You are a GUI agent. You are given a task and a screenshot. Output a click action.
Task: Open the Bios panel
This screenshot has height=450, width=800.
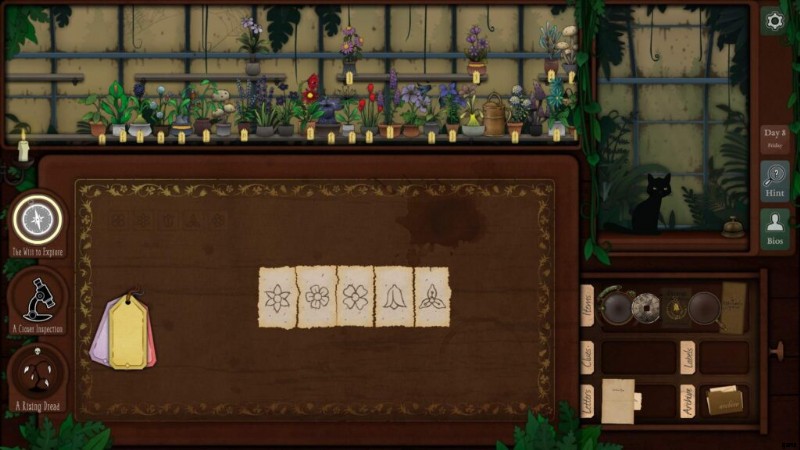click(774, 229)
